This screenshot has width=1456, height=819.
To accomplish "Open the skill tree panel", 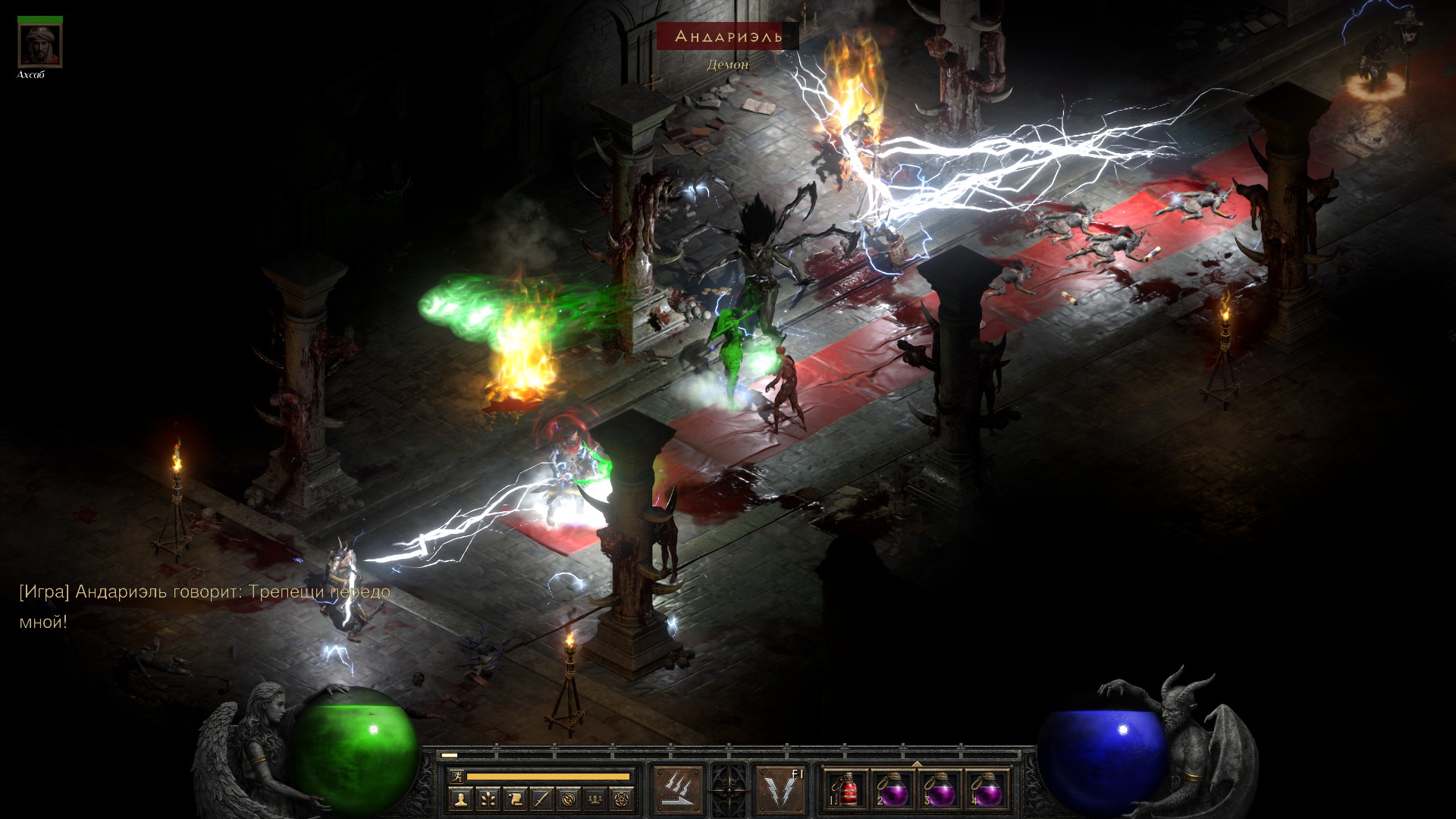I will 488,799.
